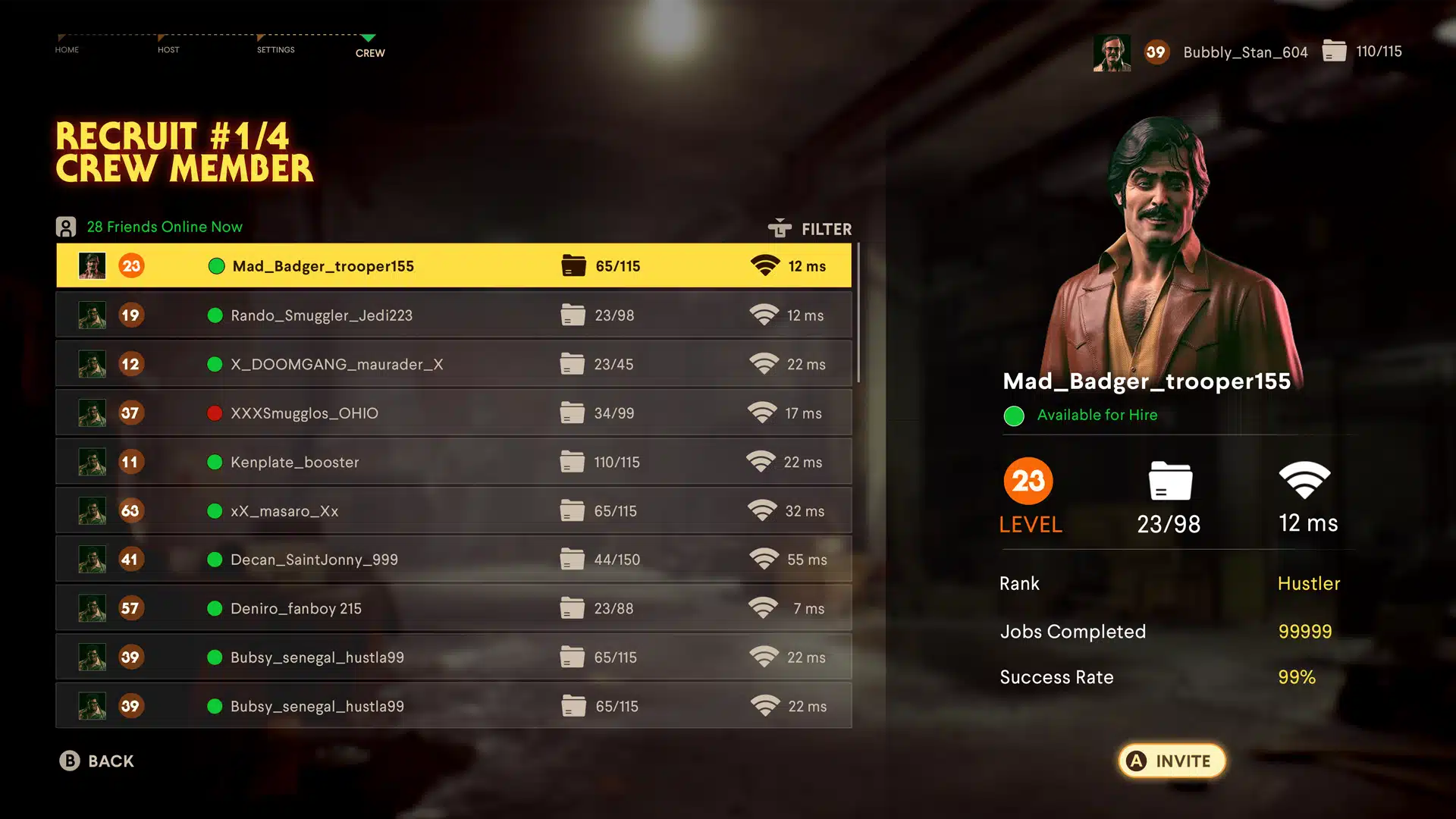1456x819 pixels.
Task: Select Deniro_fanboy 215 from the friends list
Action: (296, 607)
